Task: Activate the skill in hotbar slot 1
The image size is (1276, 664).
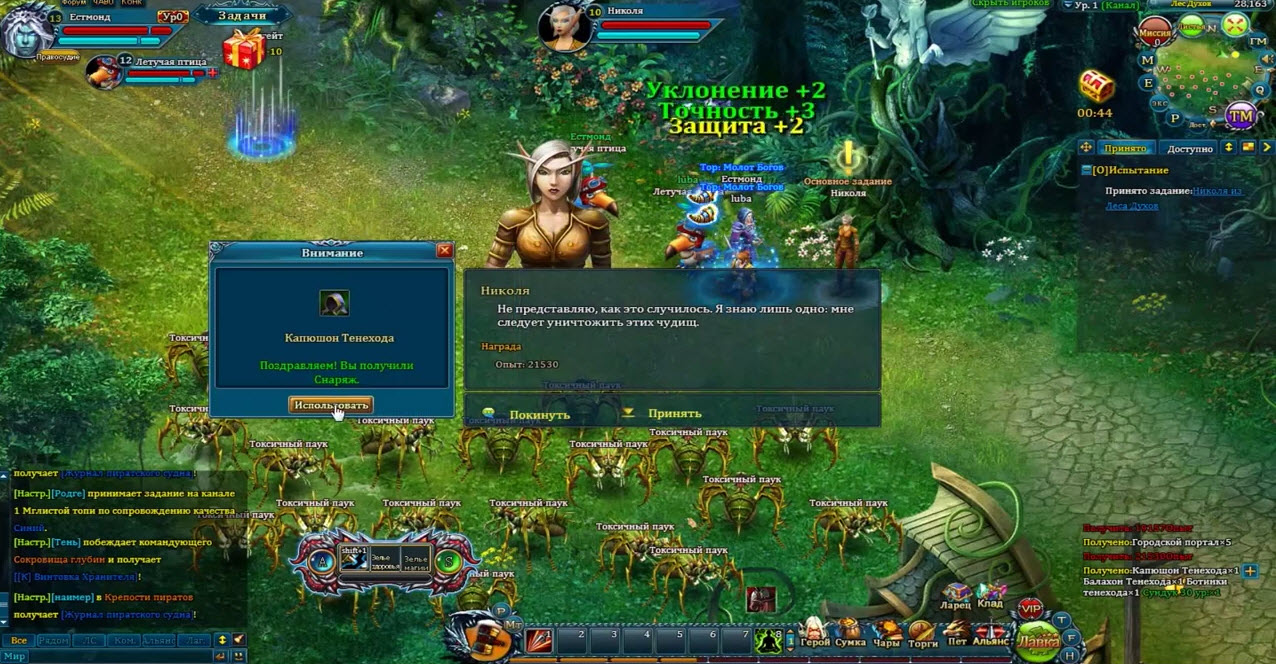Action: [x=539, y=639]
